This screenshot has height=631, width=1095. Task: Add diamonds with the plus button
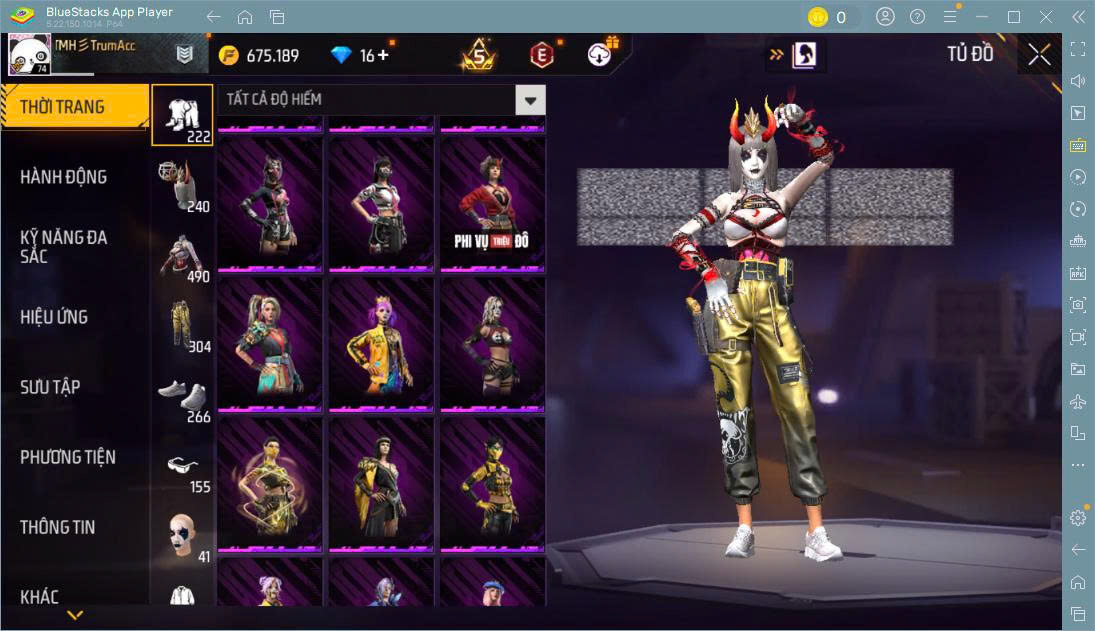click(x=383, y=55)
